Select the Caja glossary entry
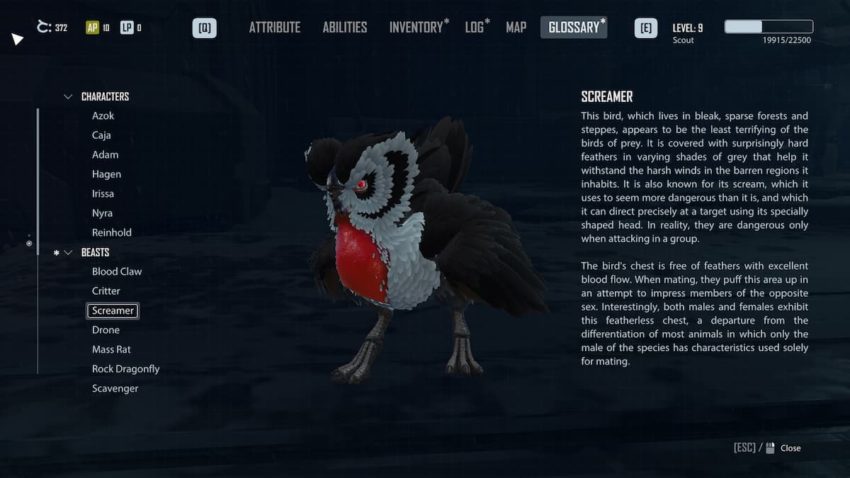The image size is (850, 478). 102,135
